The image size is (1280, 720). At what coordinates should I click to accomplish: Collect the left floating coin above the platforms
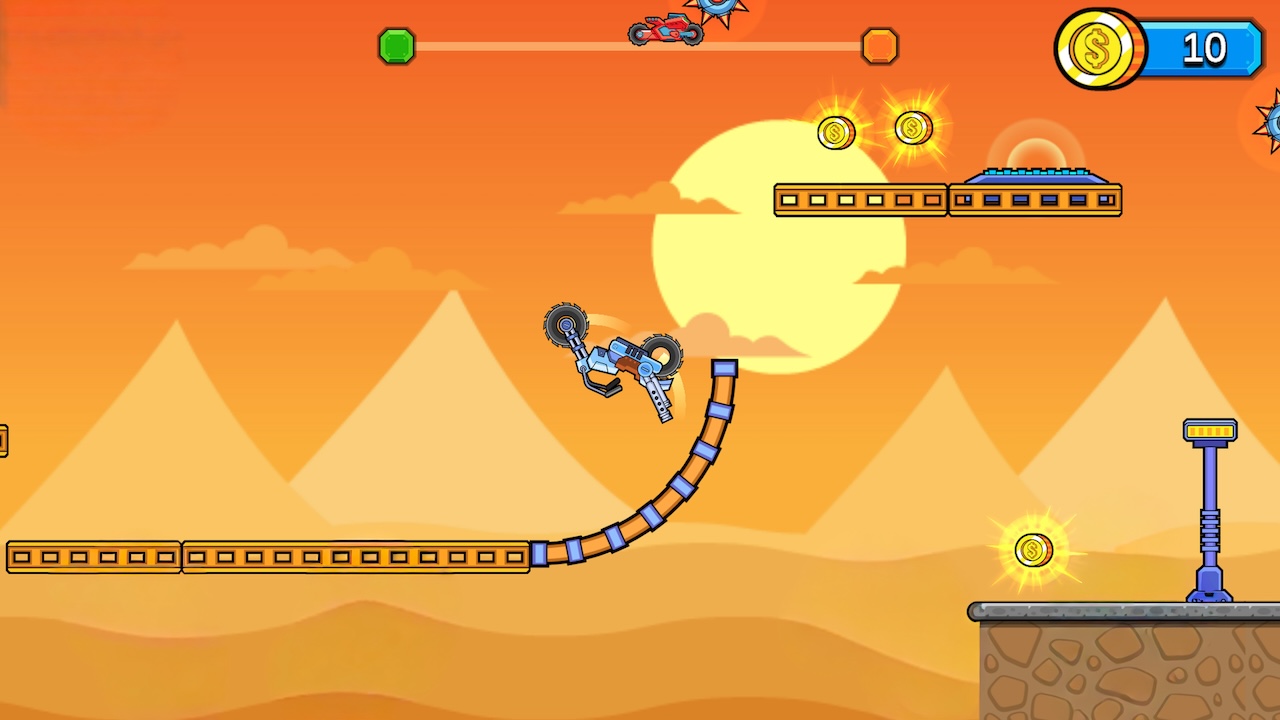tap(836, 131)
